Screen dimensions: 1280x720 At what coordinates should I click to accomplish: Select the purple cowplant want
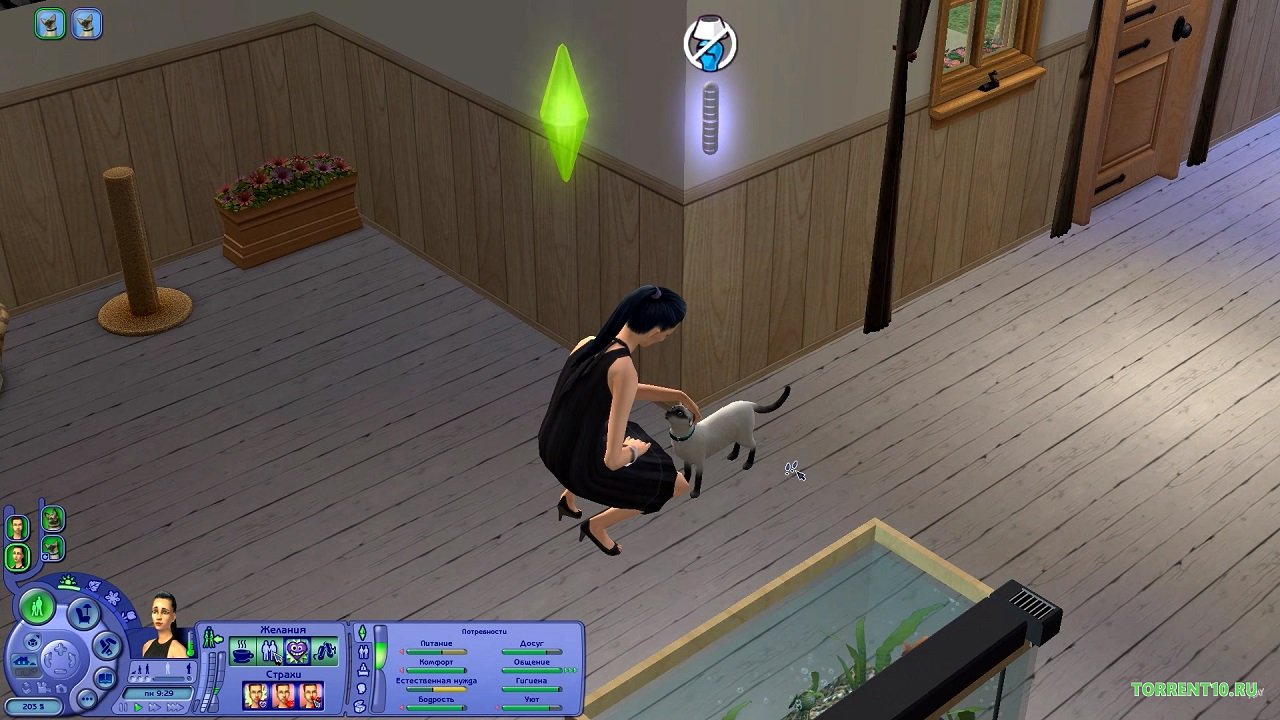pos(297,653)
